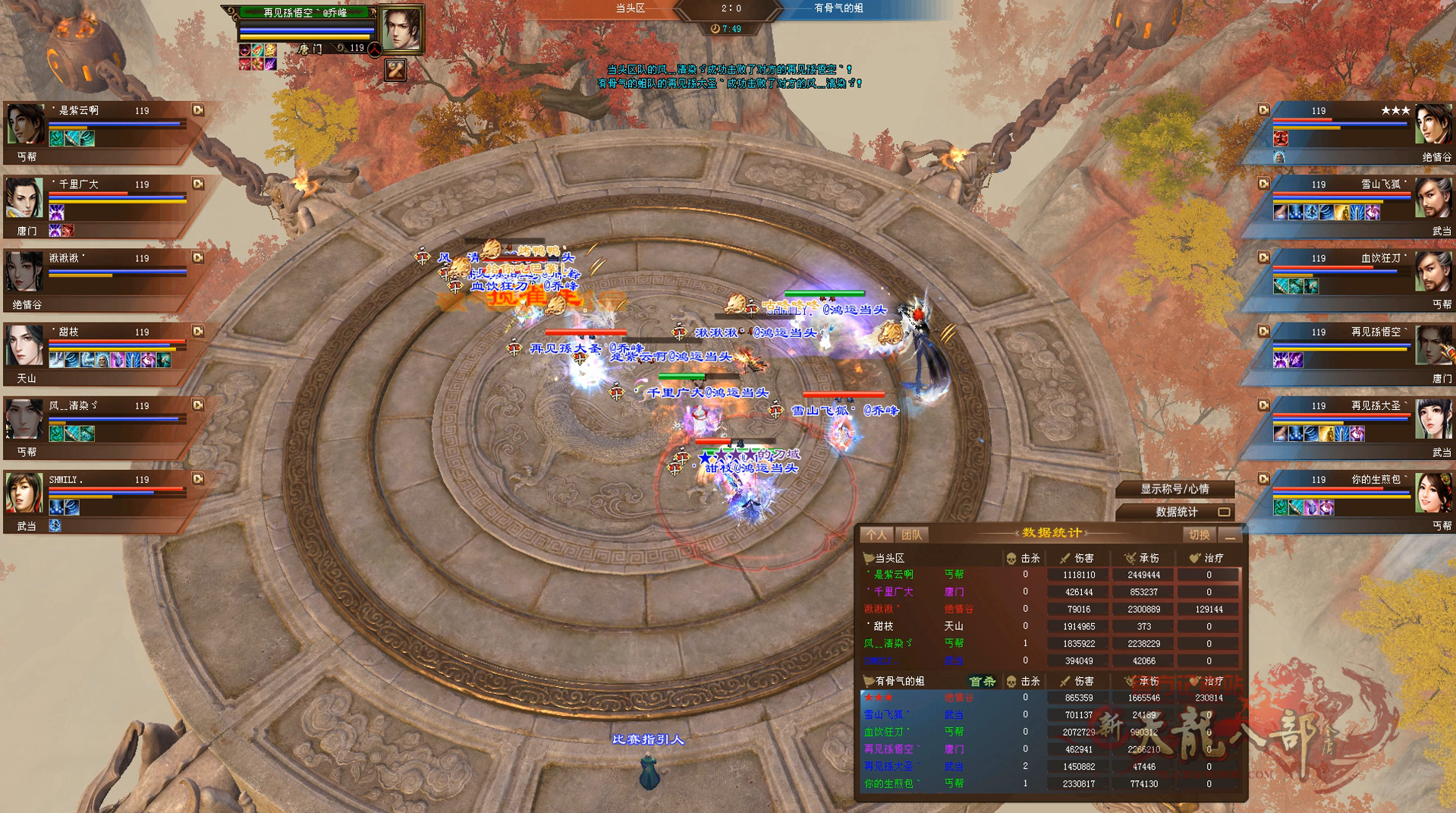Image resolution: width=1456 pixels, height=813 pixels.
Task: Click the crossed-weapons icon below target portrait
Action: point(395,71)
